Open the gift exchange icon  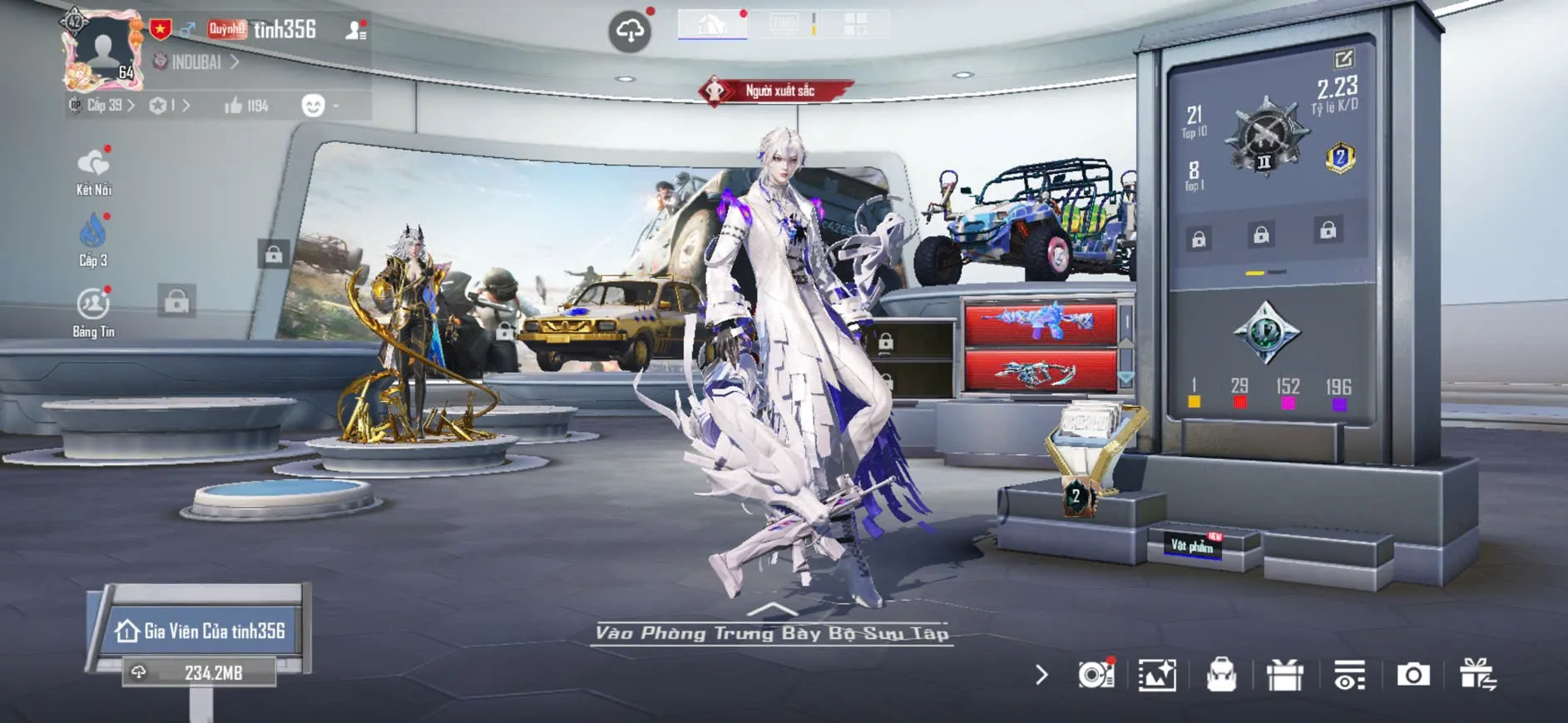(x=1477, y=675)
